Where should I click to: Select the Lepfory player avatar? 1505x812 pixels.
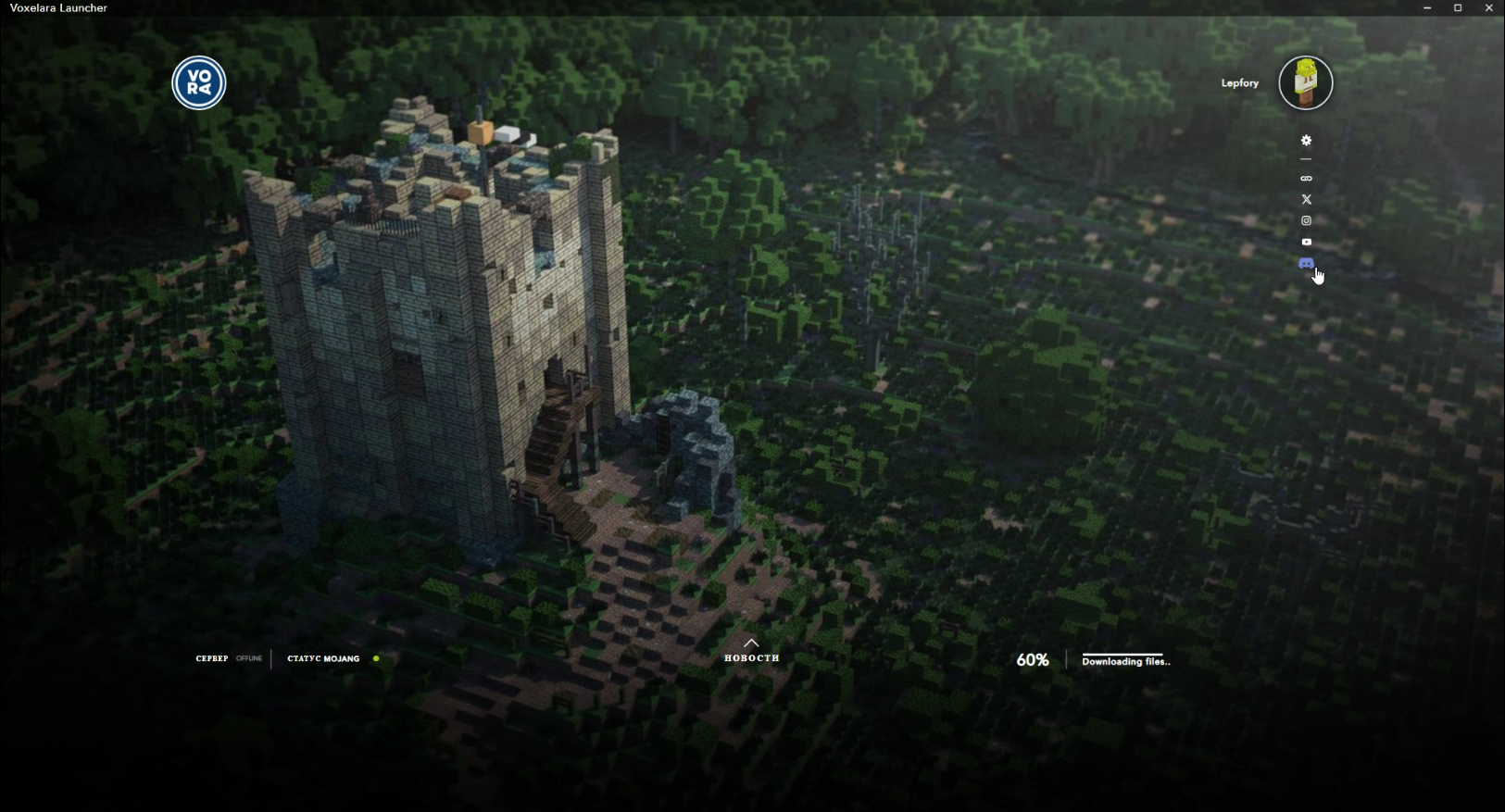[1306, 83]
